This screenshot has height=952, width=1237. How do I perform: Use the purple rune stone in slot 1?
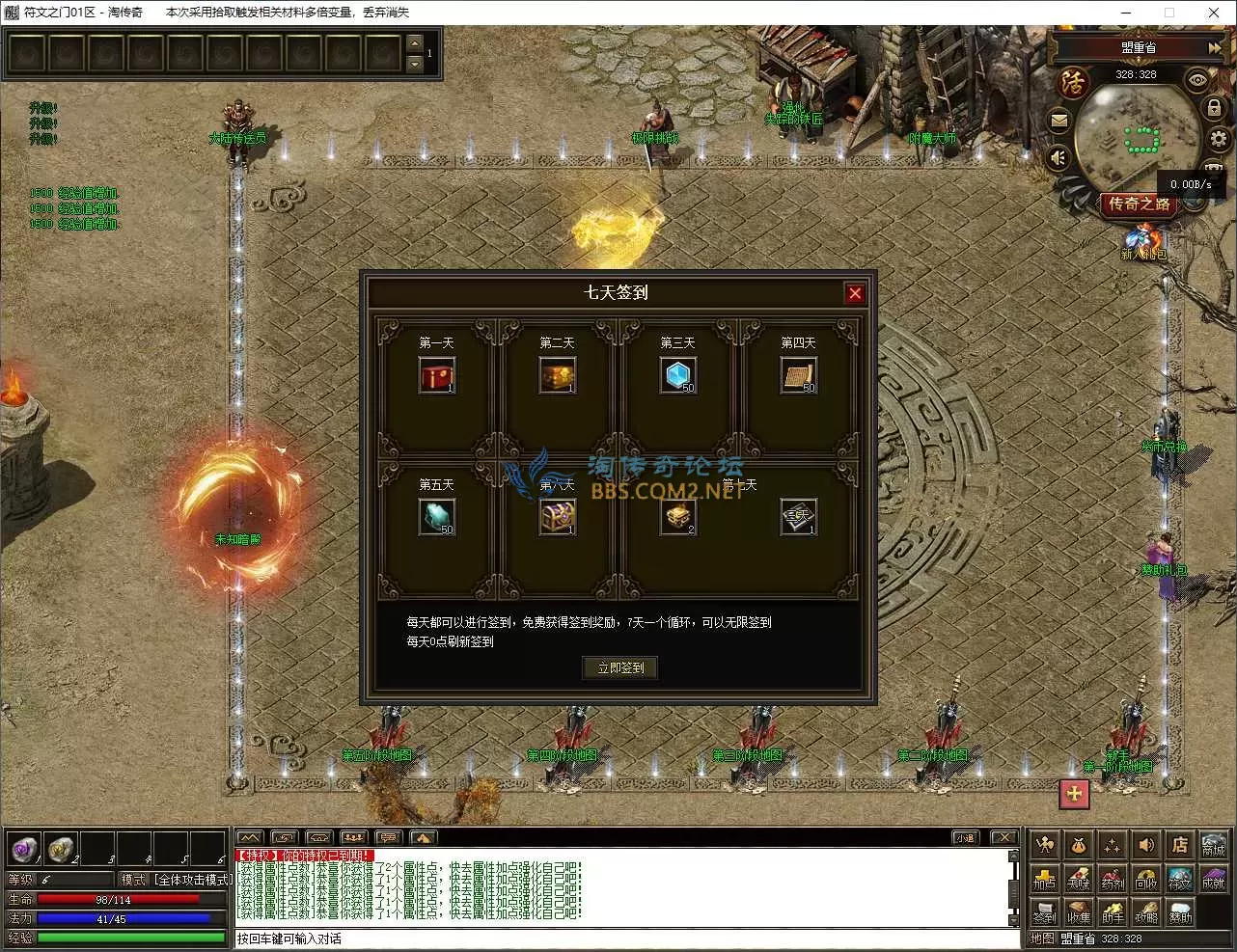click(24, 849)
